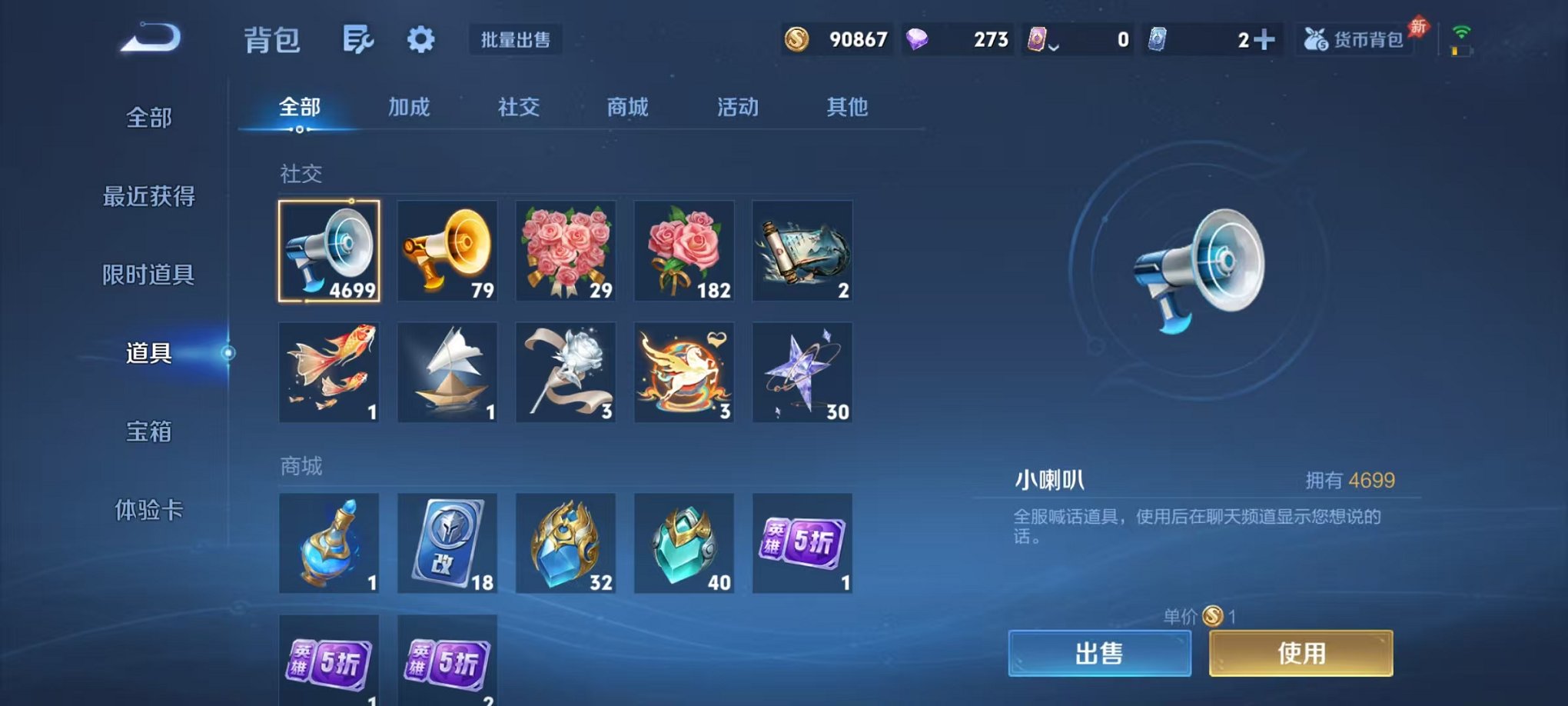The image size is (1568, 706).
Task: Click the 出售 sell button
Action: coord(1101,651)
